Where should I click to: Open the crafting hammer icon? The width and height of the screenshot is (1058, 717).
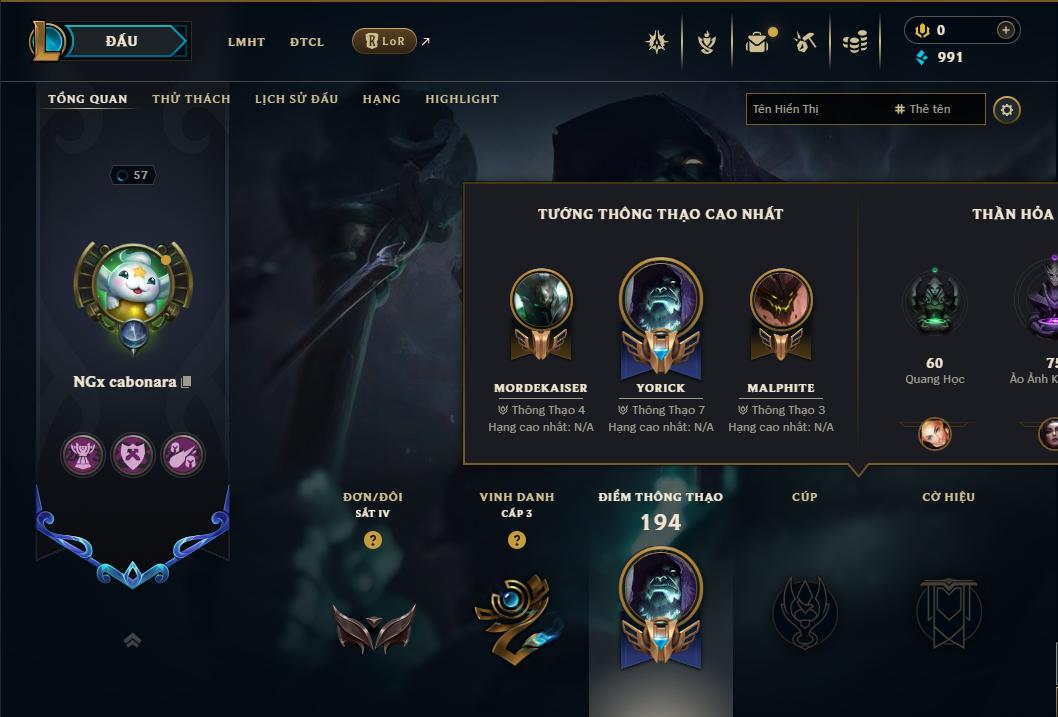pos(805,42)
